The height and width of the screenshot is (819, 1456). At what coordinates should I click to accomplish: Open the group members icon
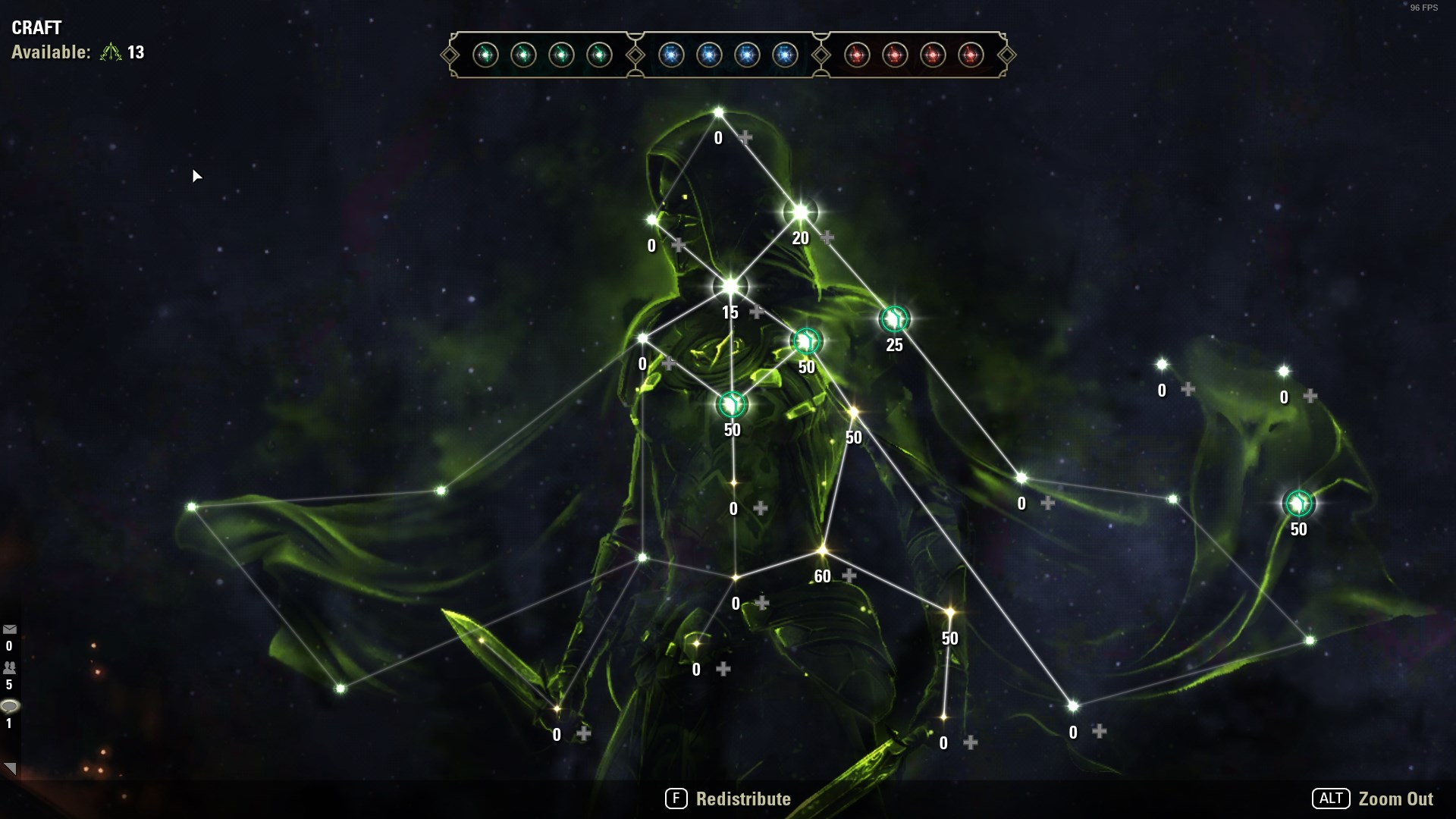[x=10, y=668]
